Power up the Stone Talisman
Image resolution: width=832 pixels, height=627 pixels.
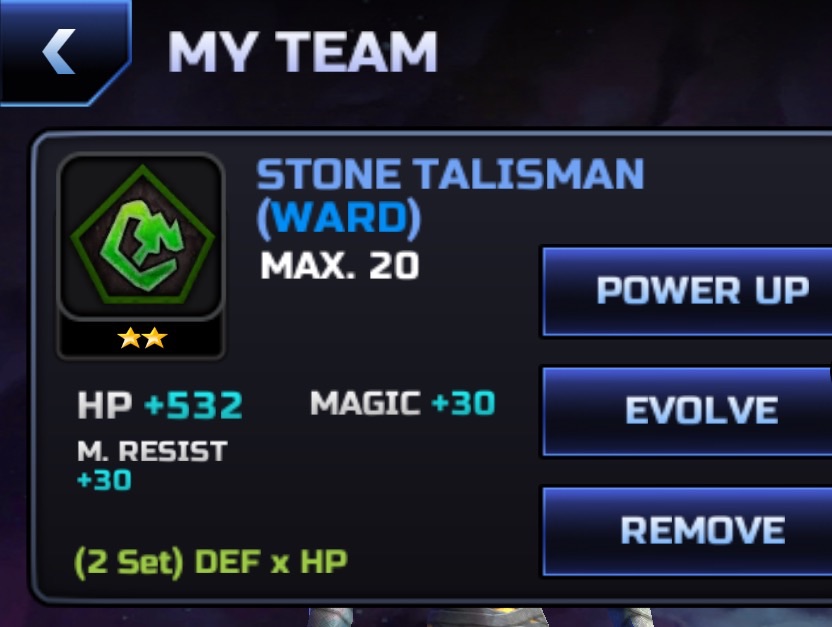click(x=688, y=291)
